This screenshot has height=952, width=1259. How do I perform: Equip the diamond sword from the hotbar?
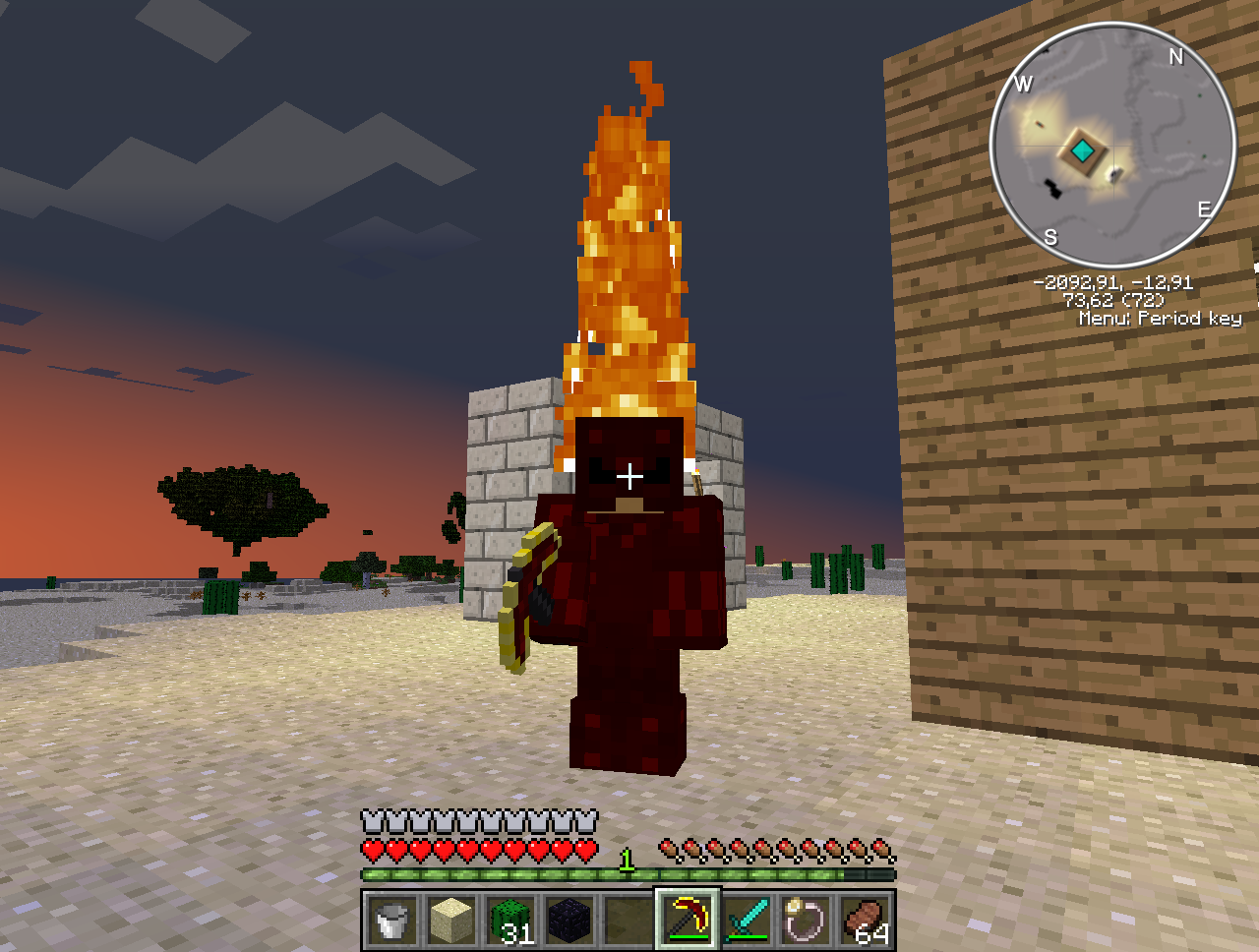click(x=747, y=921)
